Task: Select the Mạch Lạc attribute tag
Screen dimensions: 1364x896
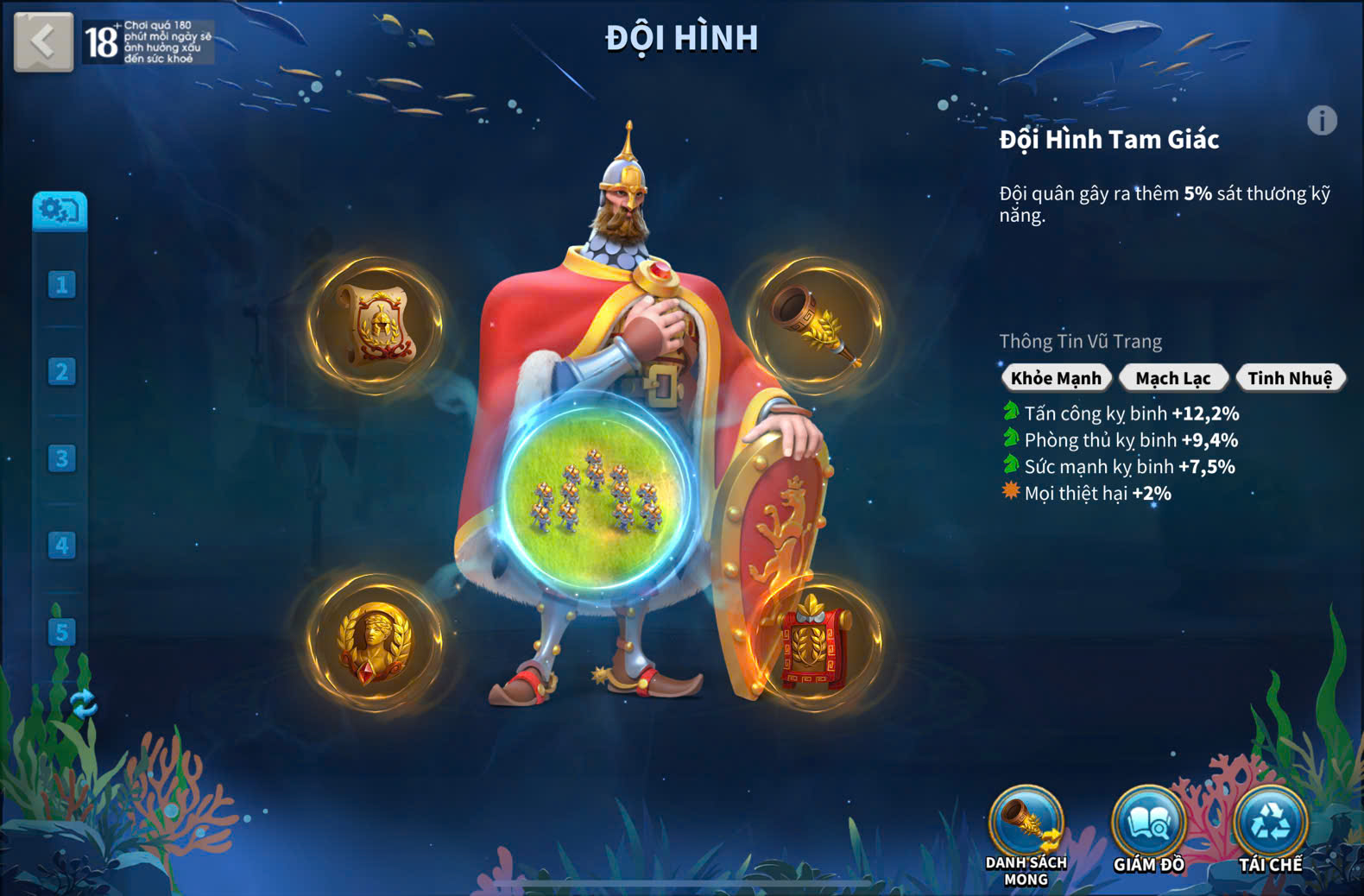Action: [x=1172, y=378]
